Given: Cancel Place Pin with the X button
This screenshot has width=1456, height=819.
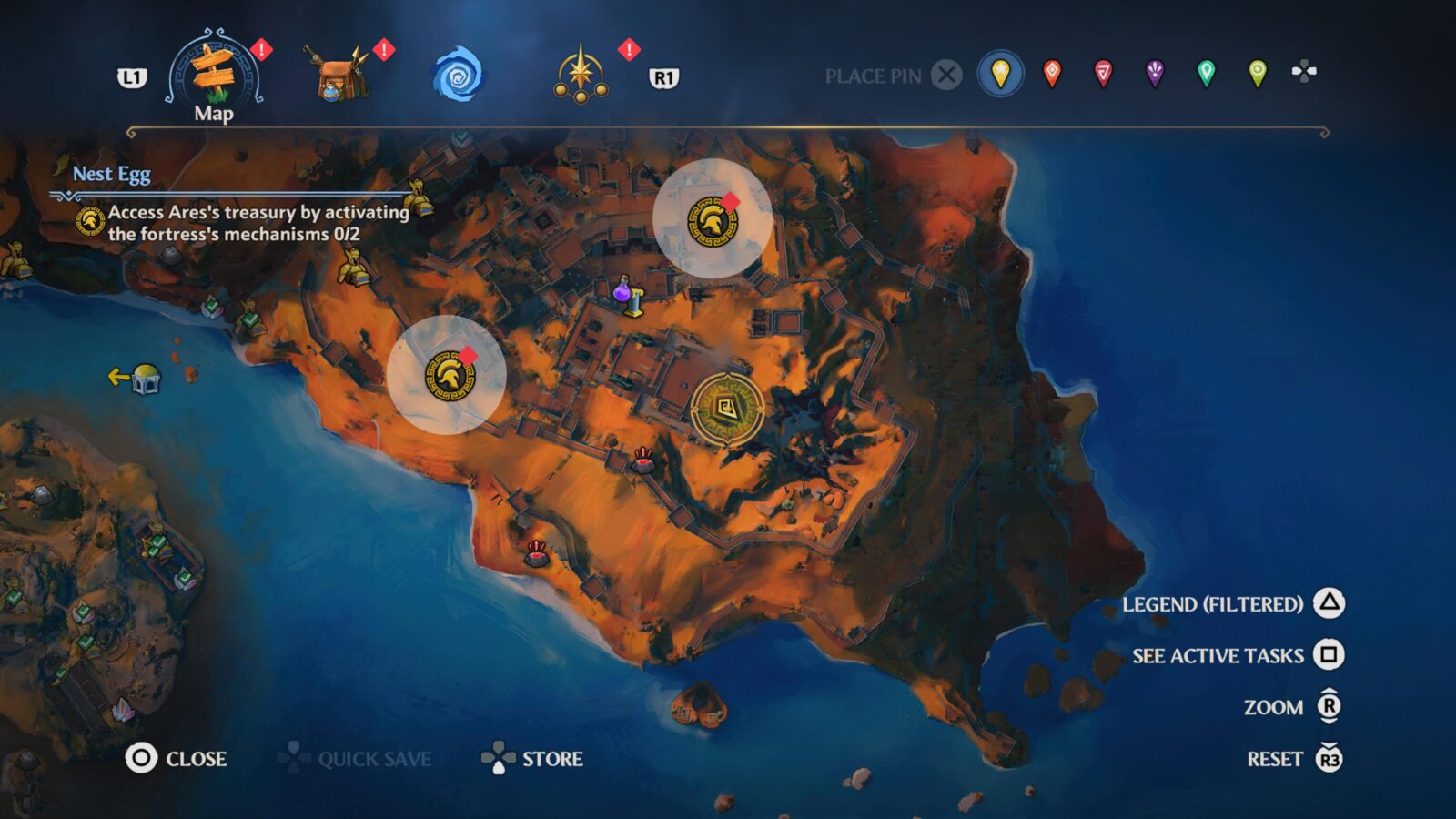Looking at the screenshot, I should (946, 76).
